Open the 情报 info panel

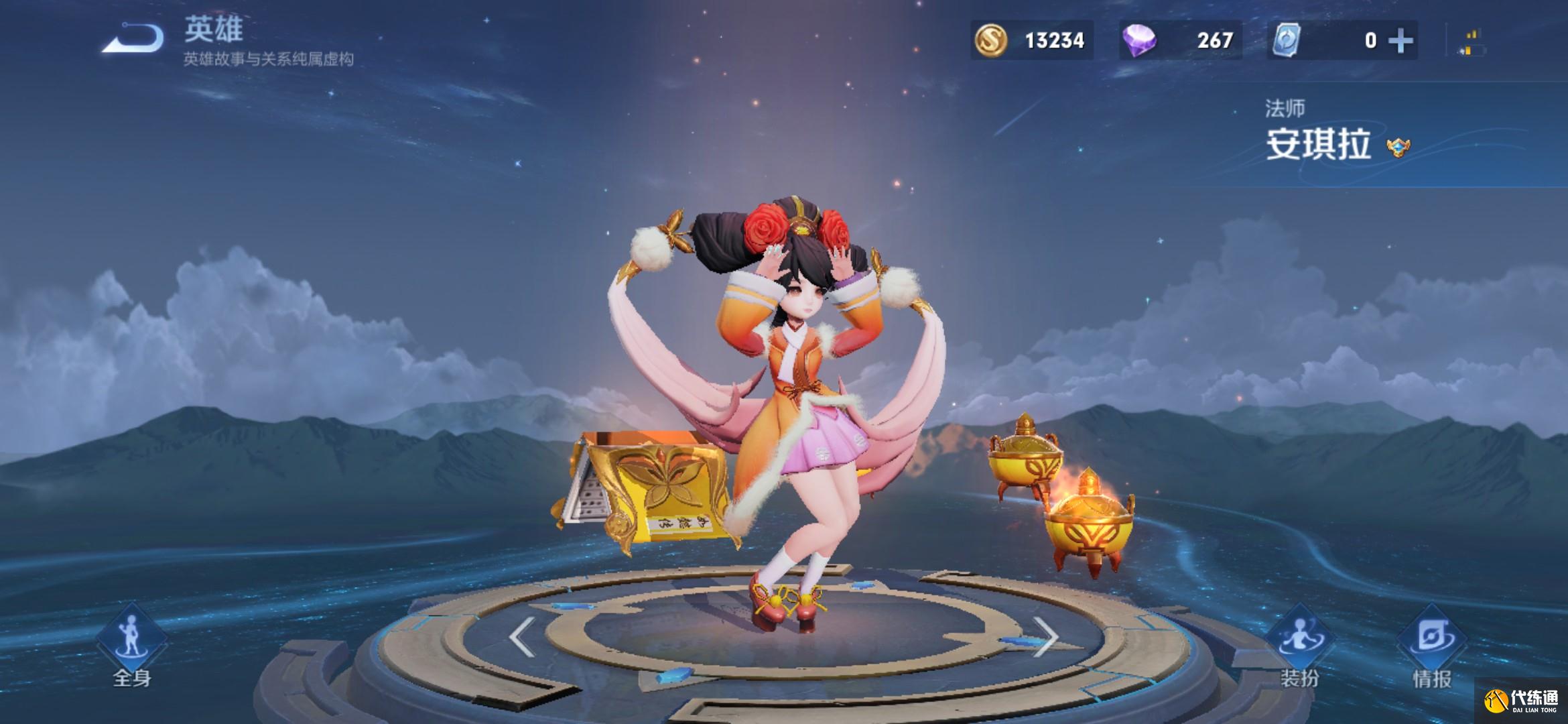(1432, 647)
